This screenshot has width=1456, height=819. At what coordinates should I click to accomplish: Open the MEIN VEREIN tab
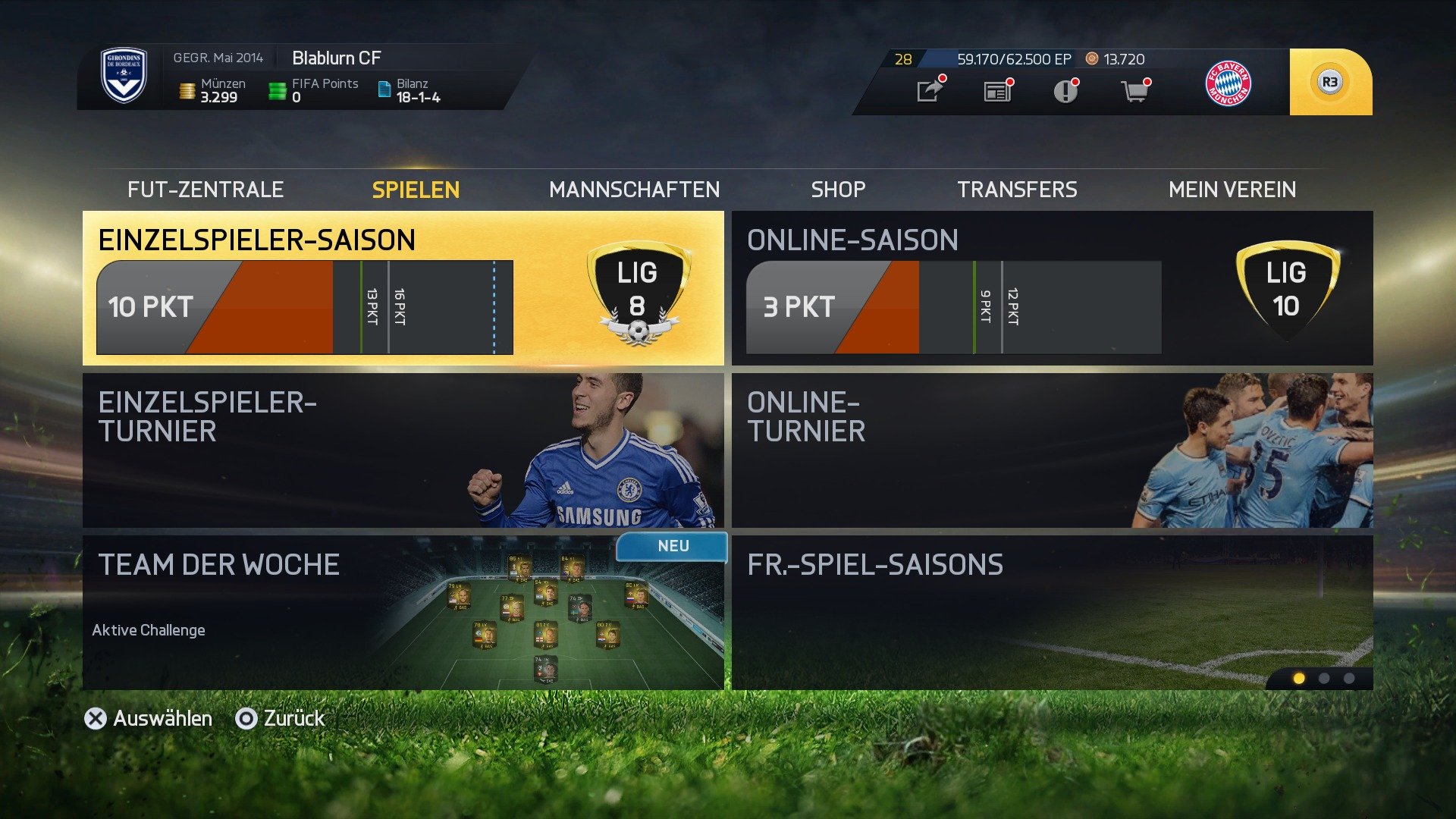(x=1235, y=190)
